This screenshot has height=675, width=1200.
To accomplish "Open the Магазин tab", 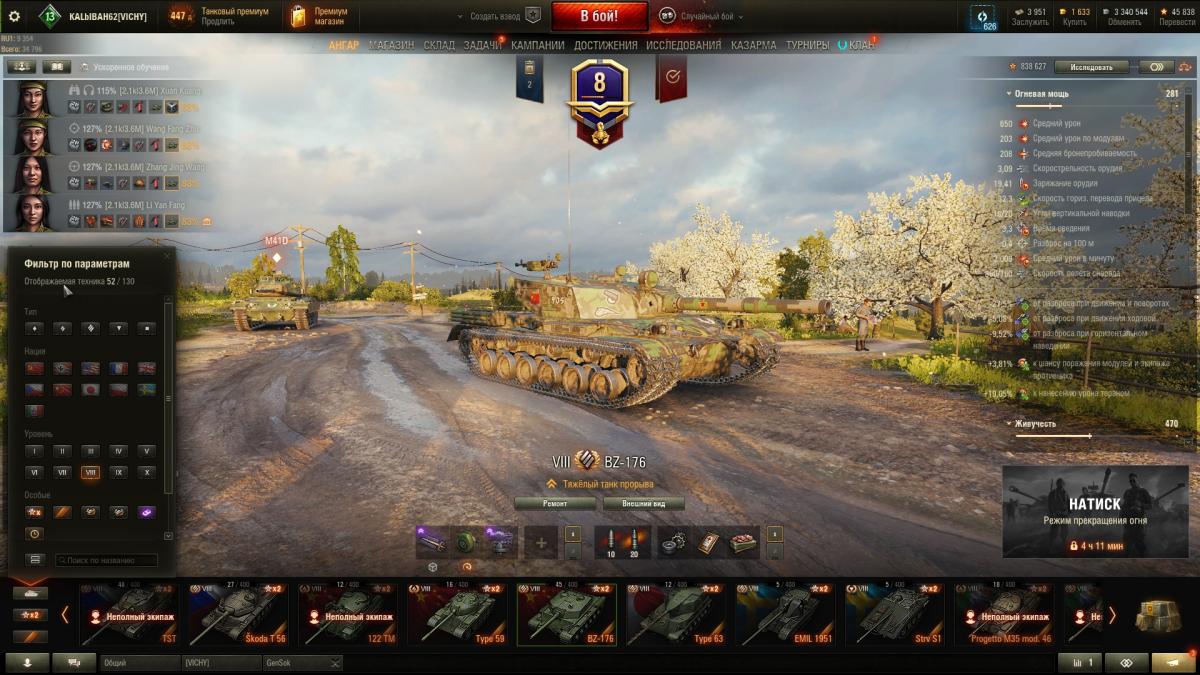I will point(391,45).
